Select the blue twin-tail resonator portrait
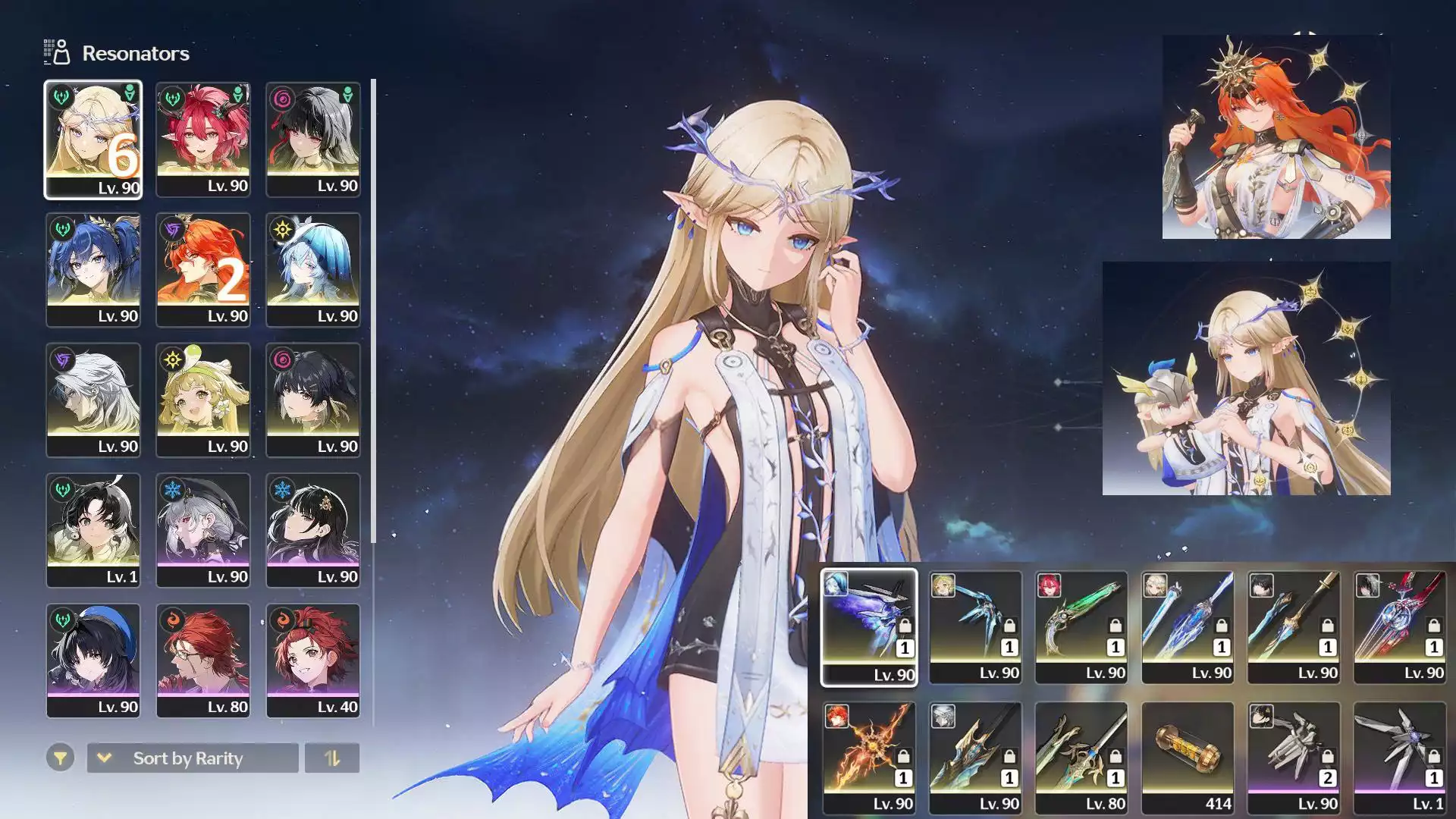 (93, 270)
